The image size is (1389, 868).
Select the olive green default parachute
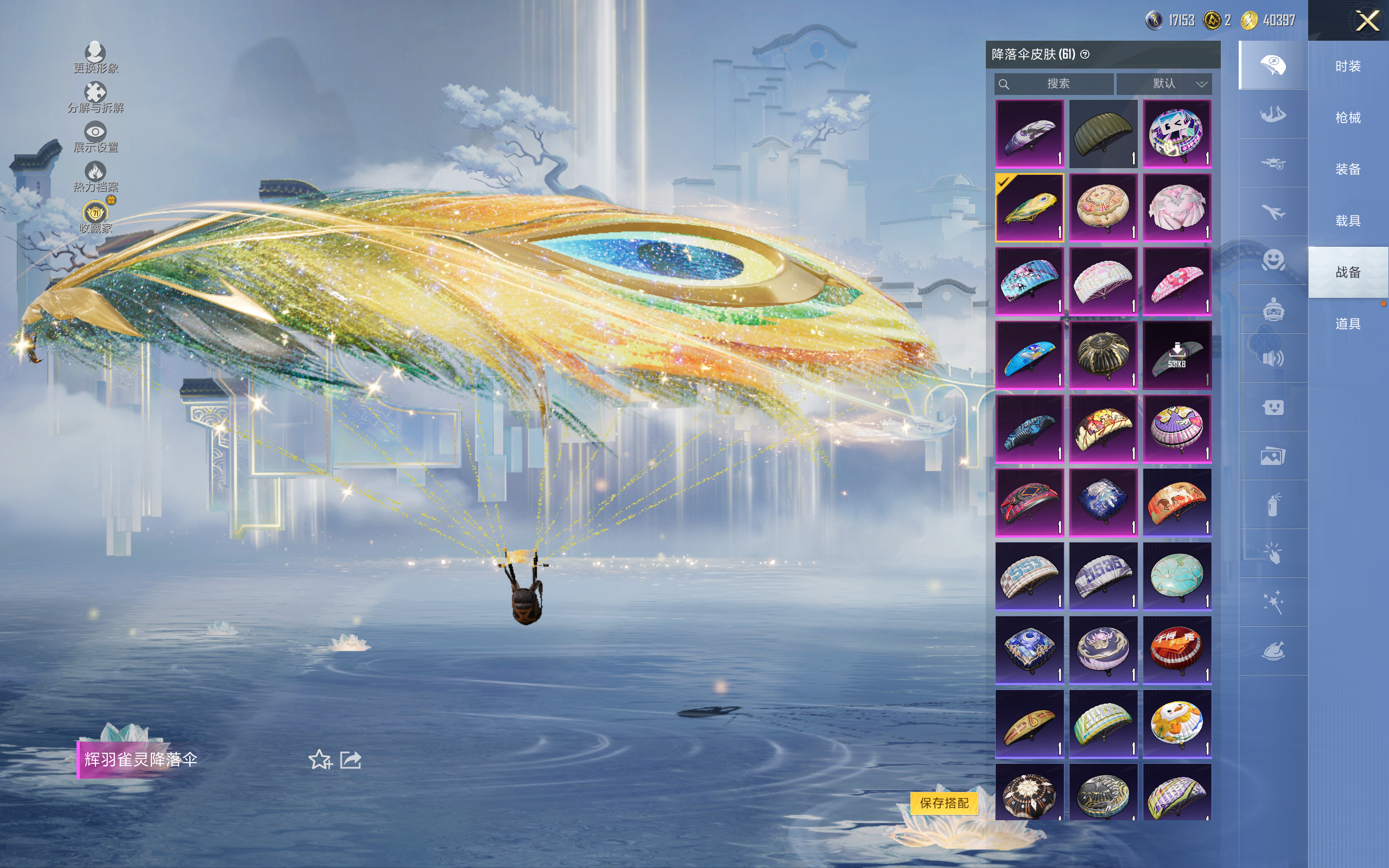click(1103, 134)
